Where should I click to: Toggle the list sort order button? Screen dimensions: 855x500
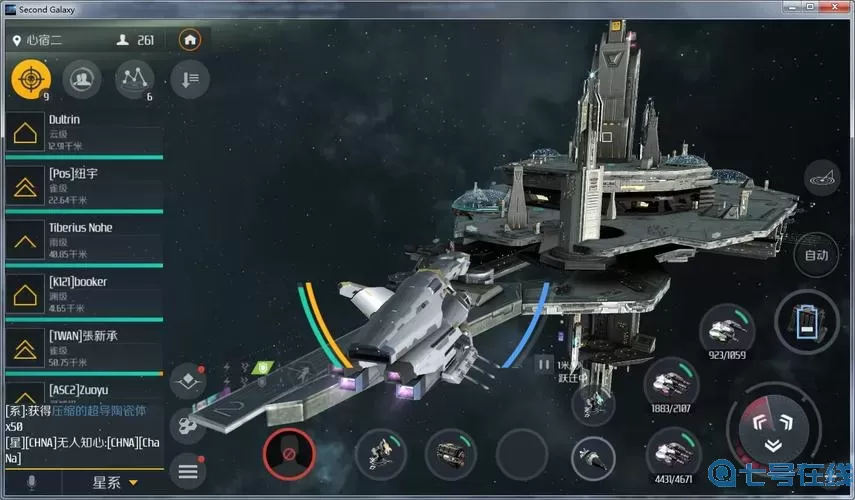pyautogui.click(x=190, y=78)
